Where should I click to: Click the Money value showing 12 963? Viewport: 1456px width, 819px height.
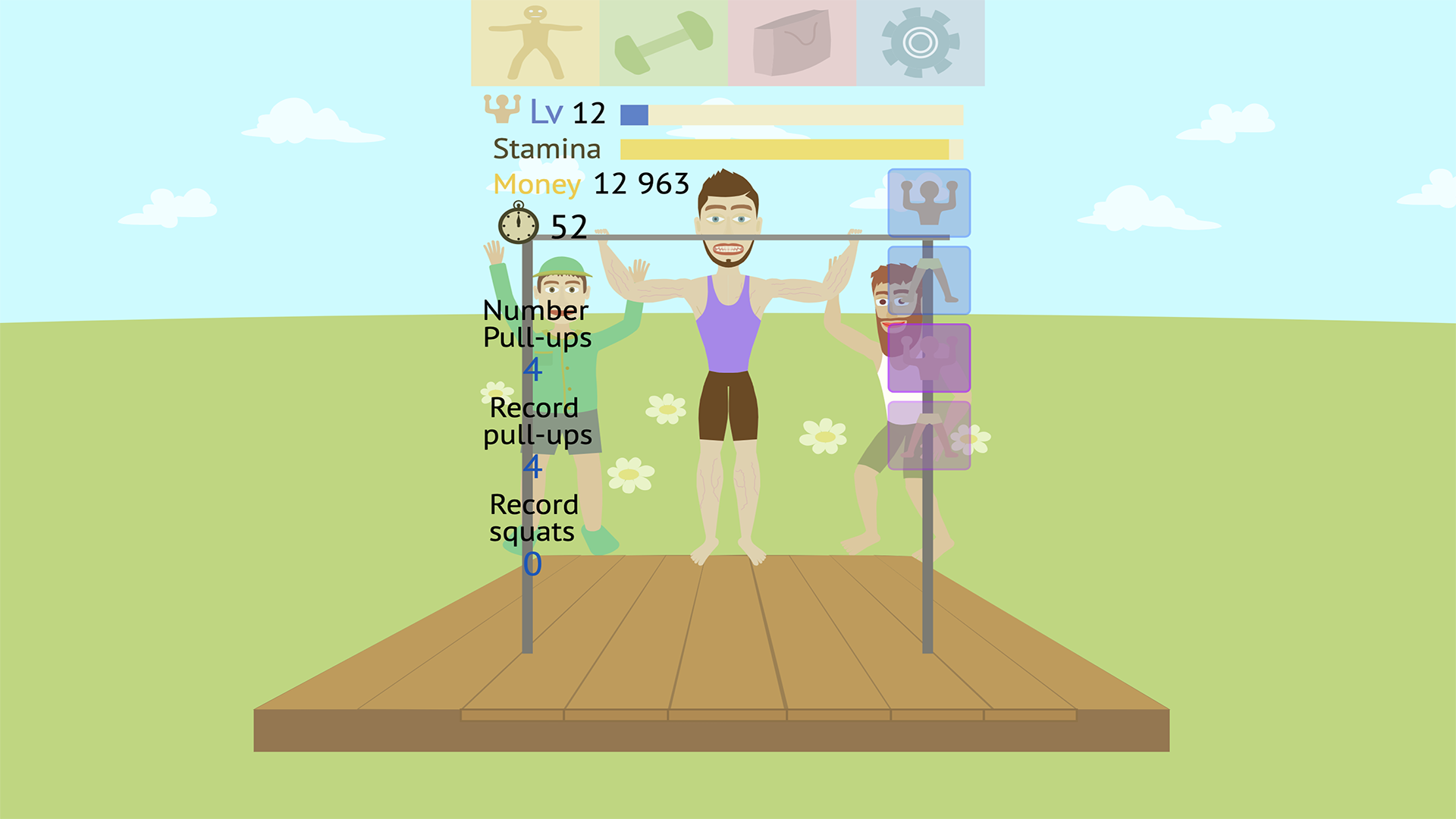(x=641, y=184)
